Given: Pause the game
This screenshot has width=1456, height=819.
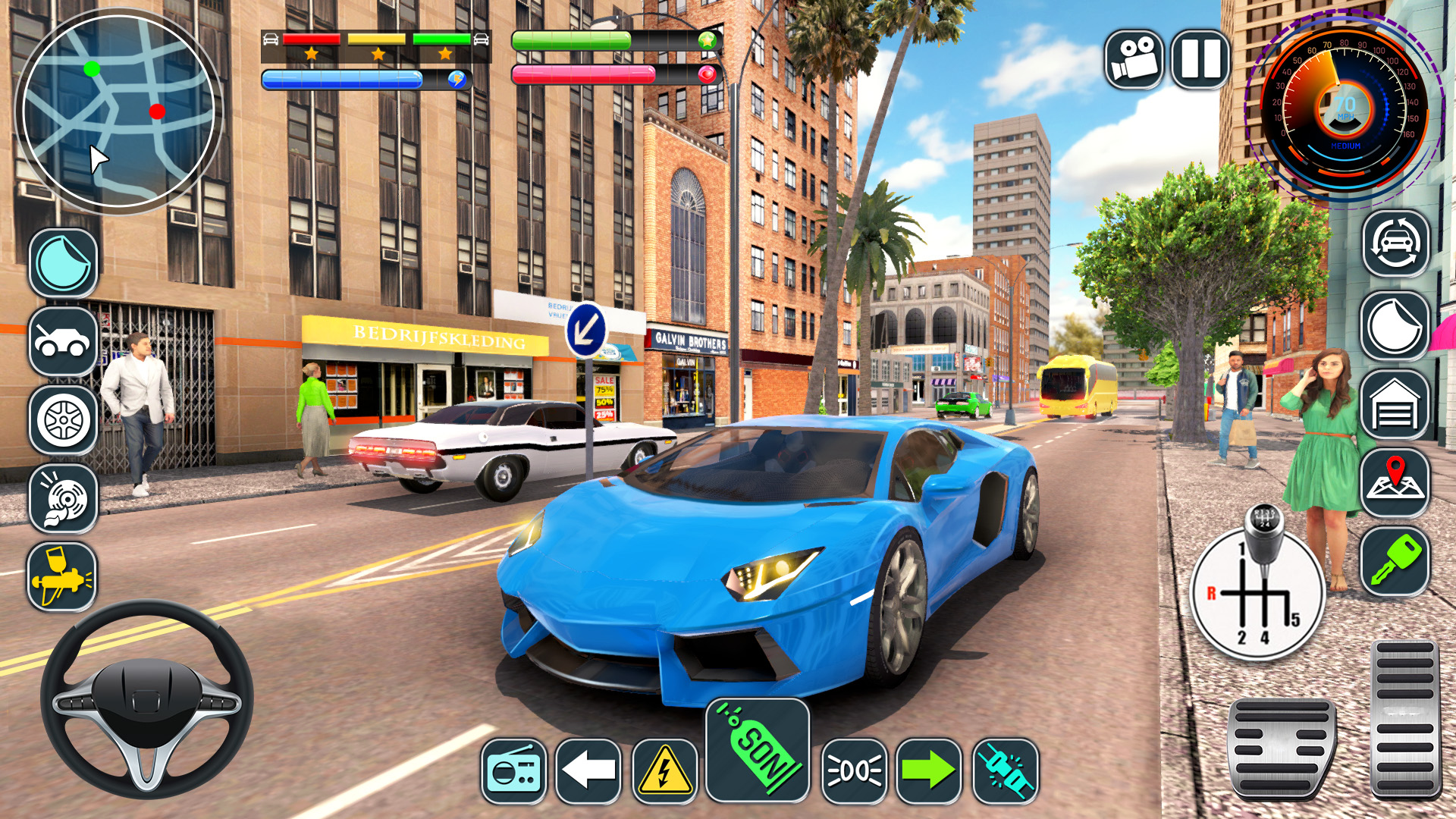Looking at the screenshot, I should point(1200,59).
